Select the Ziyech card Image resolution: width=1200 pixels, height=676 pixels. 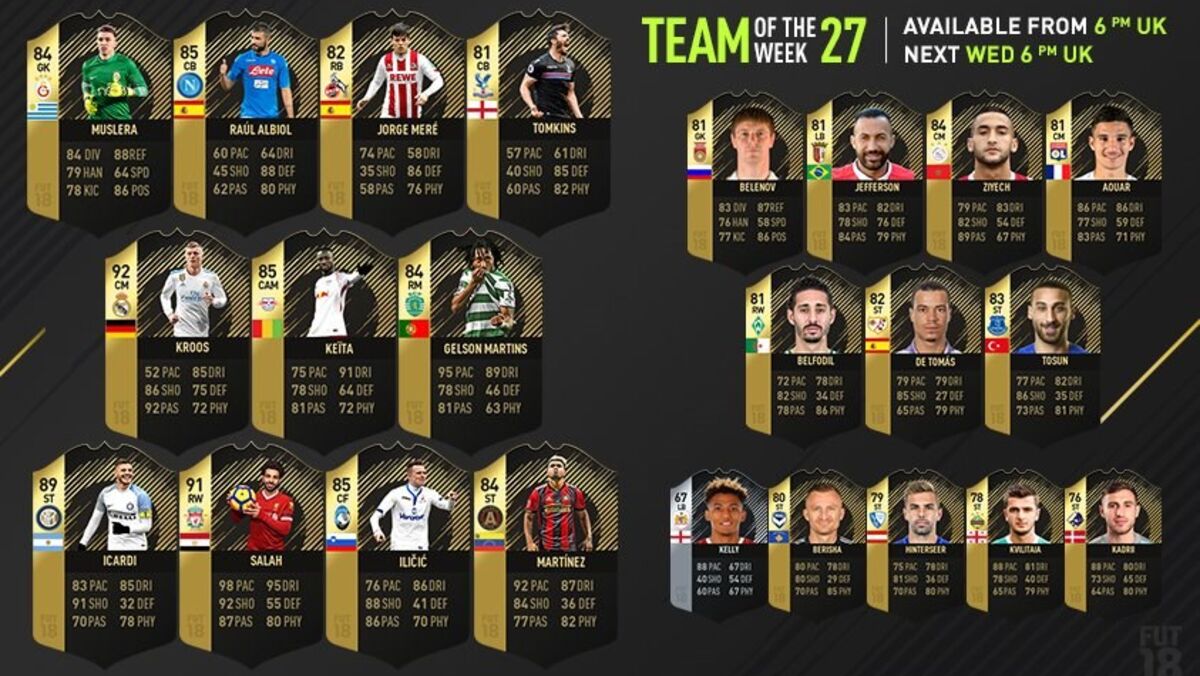pos(983,180)
